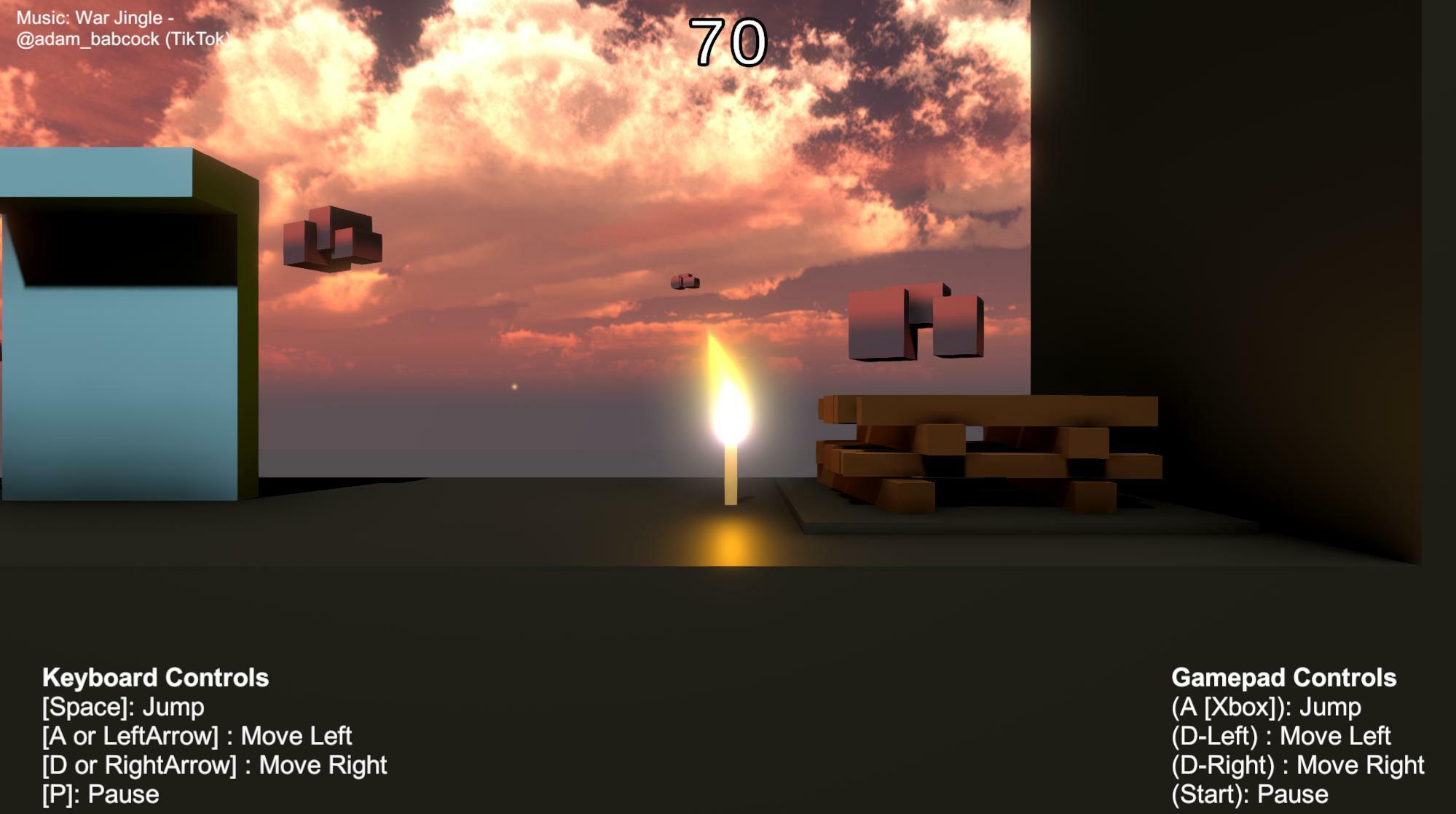Image resolution: width=1456 pixels, height=814 pixels.
Task: Select the large floating crate pair on right
Action: 914,324
